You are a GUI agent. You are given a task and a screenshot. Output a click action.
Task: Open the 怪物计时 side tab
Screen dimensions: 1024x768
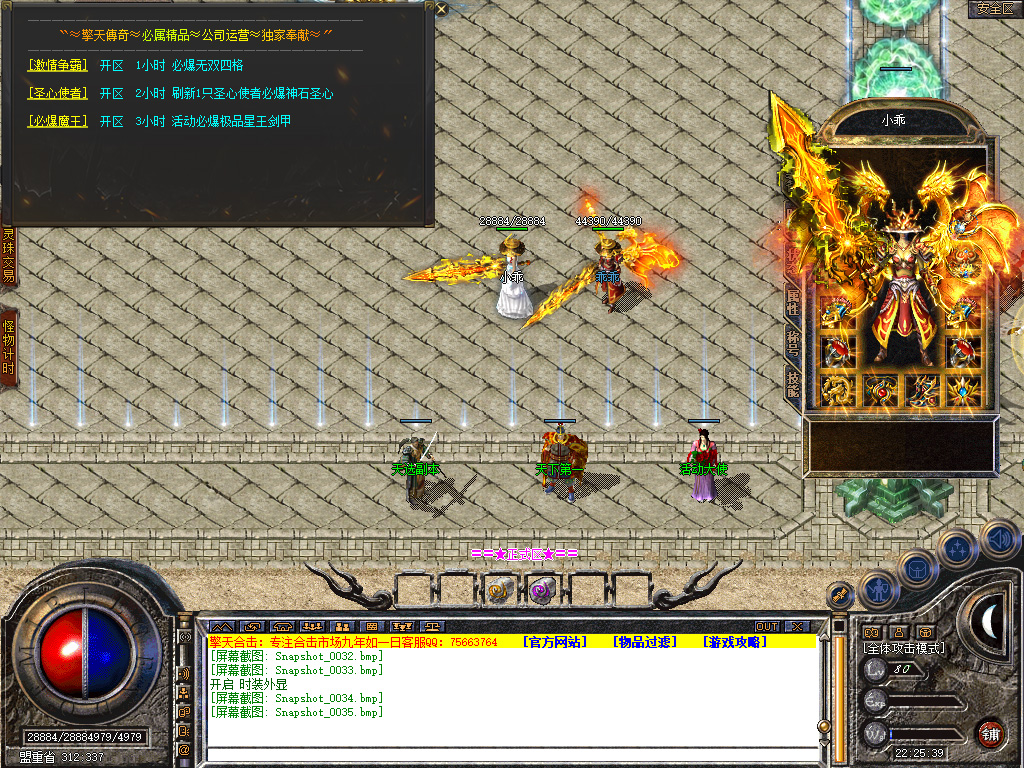pyautogui.click(x=8, y=346)
